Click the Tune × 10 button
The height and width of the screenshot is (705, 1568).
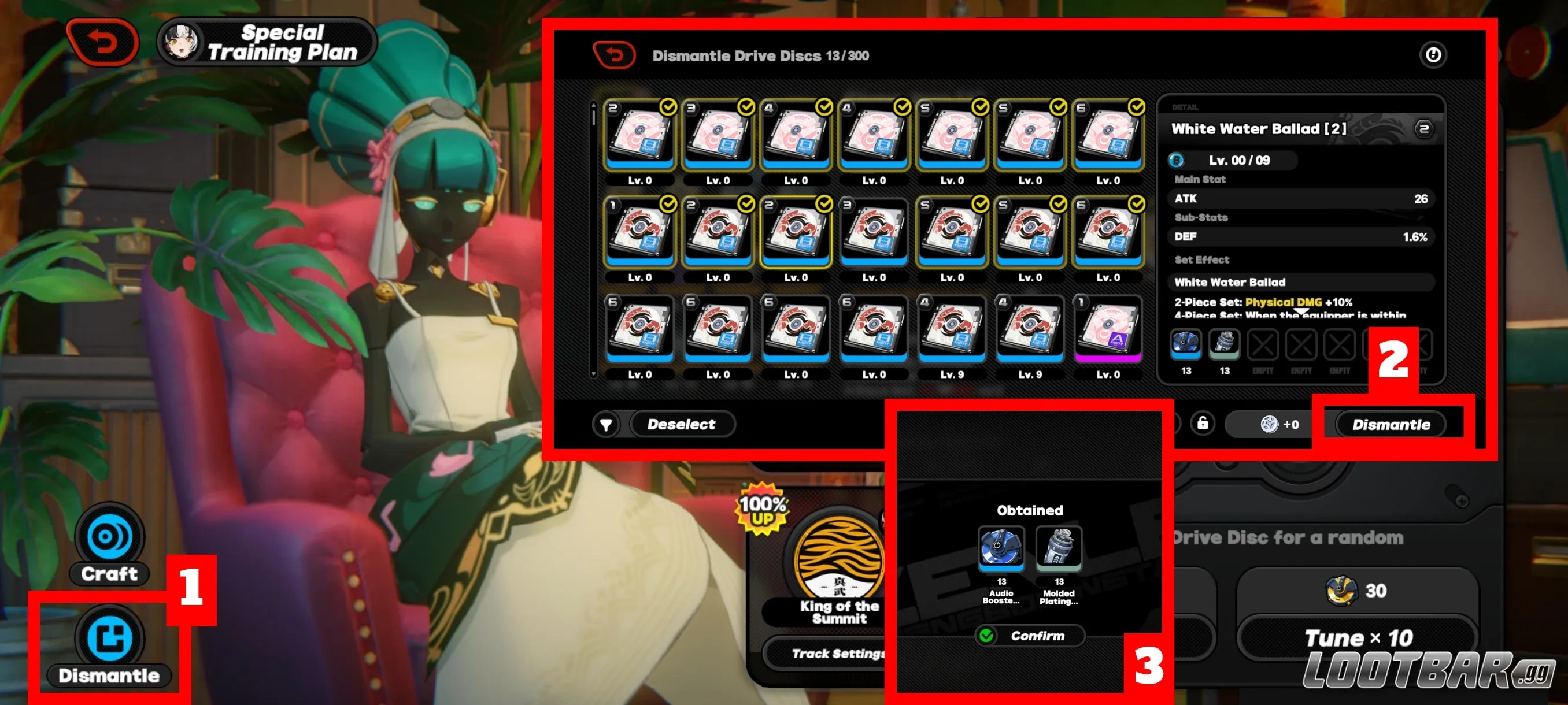point(1358,637)
